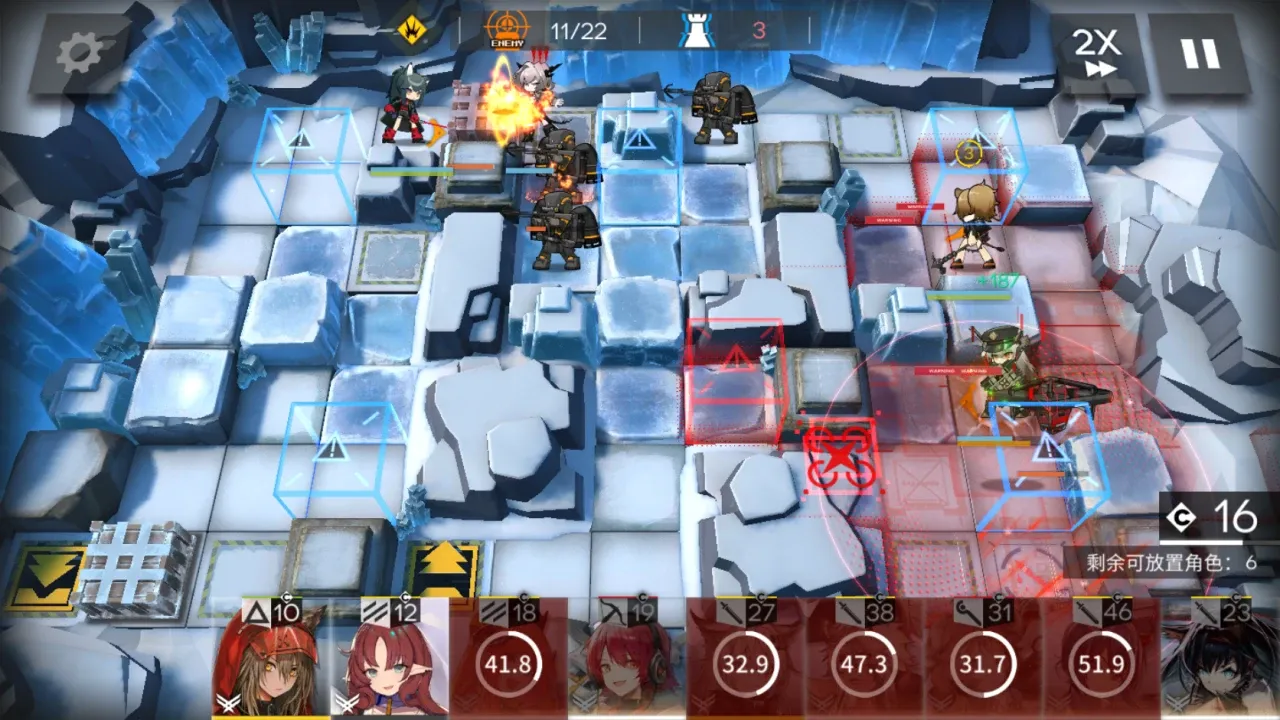Pause the battle
The width and height of the screenshot is (1280, 720).
coord(1200,53)
